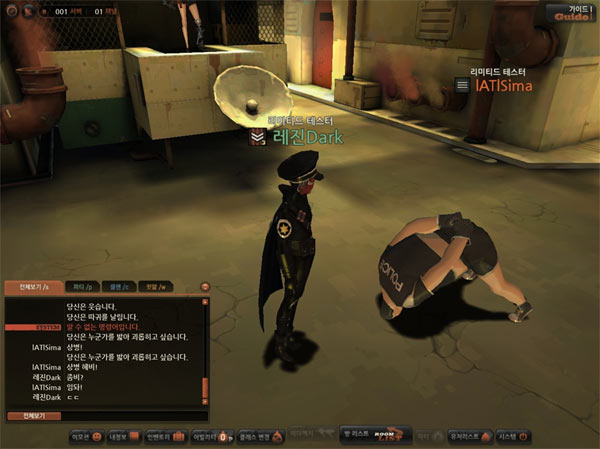Open the 시스템 system menu
This screenshot has height=449, width=600.
click(513, 437)
